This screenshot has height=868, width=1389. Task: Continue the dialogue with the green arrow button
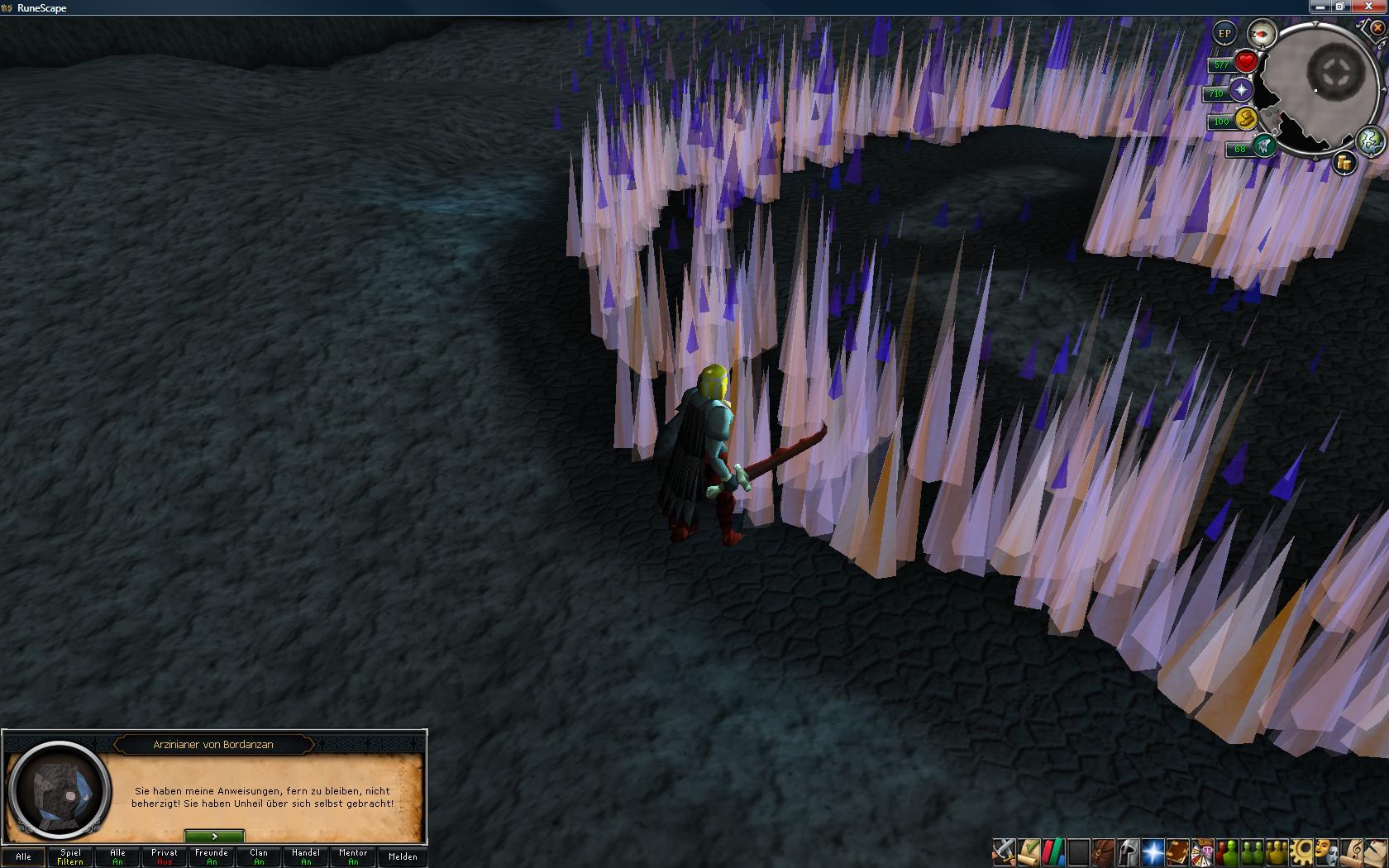tap(214, 837)
